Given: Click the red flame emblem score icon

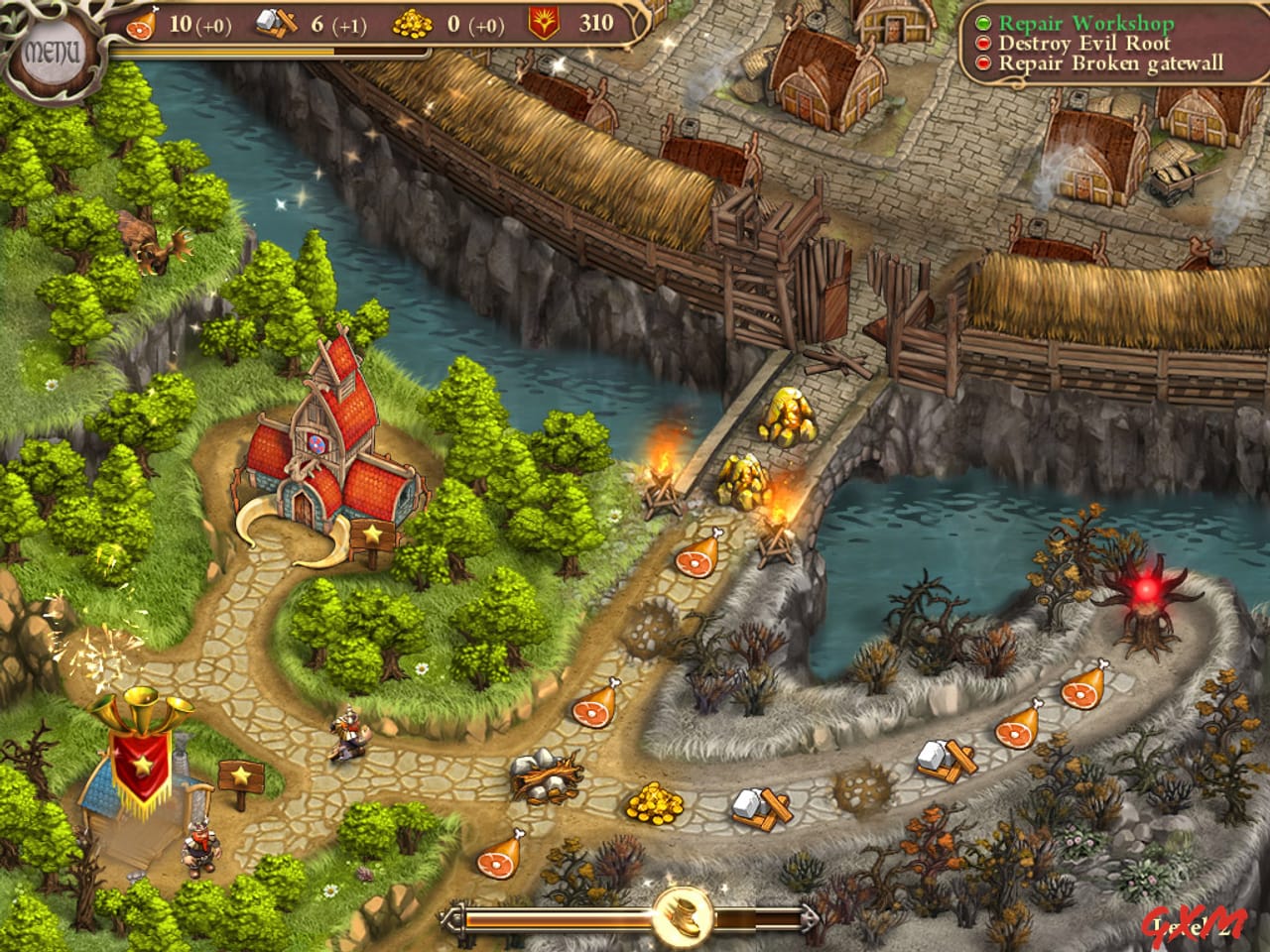Looking at the screenshot, I should 545,22.
